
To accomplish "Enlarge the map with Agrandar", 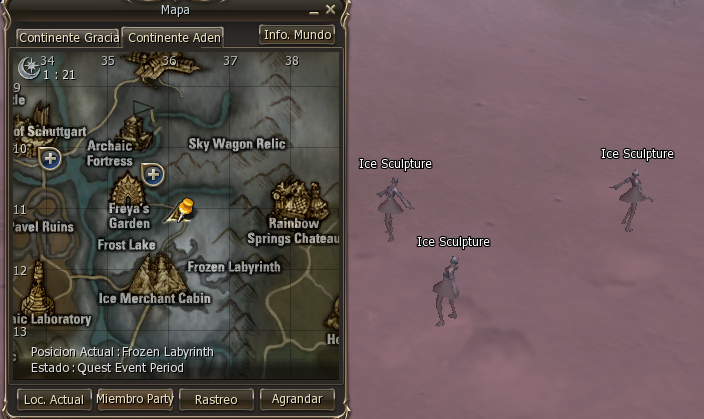I will click(297, 399).
